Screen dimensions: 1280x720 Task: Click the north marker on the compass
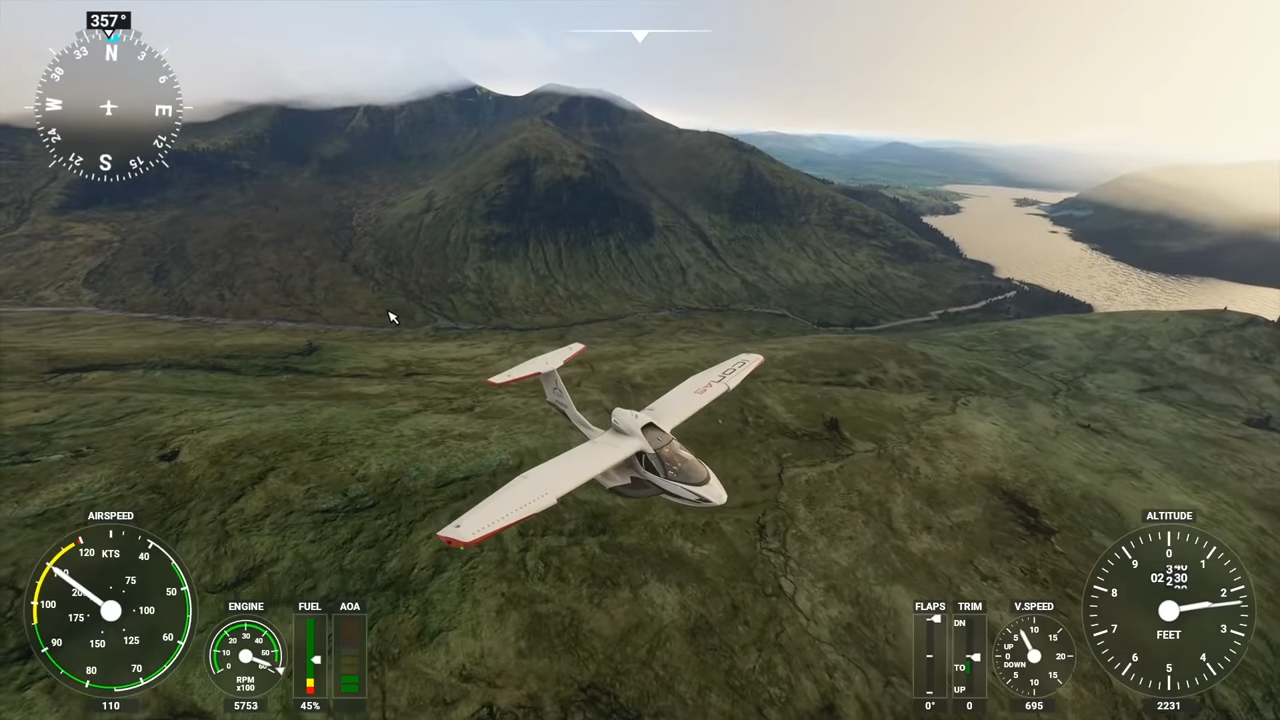click(110, 55)
